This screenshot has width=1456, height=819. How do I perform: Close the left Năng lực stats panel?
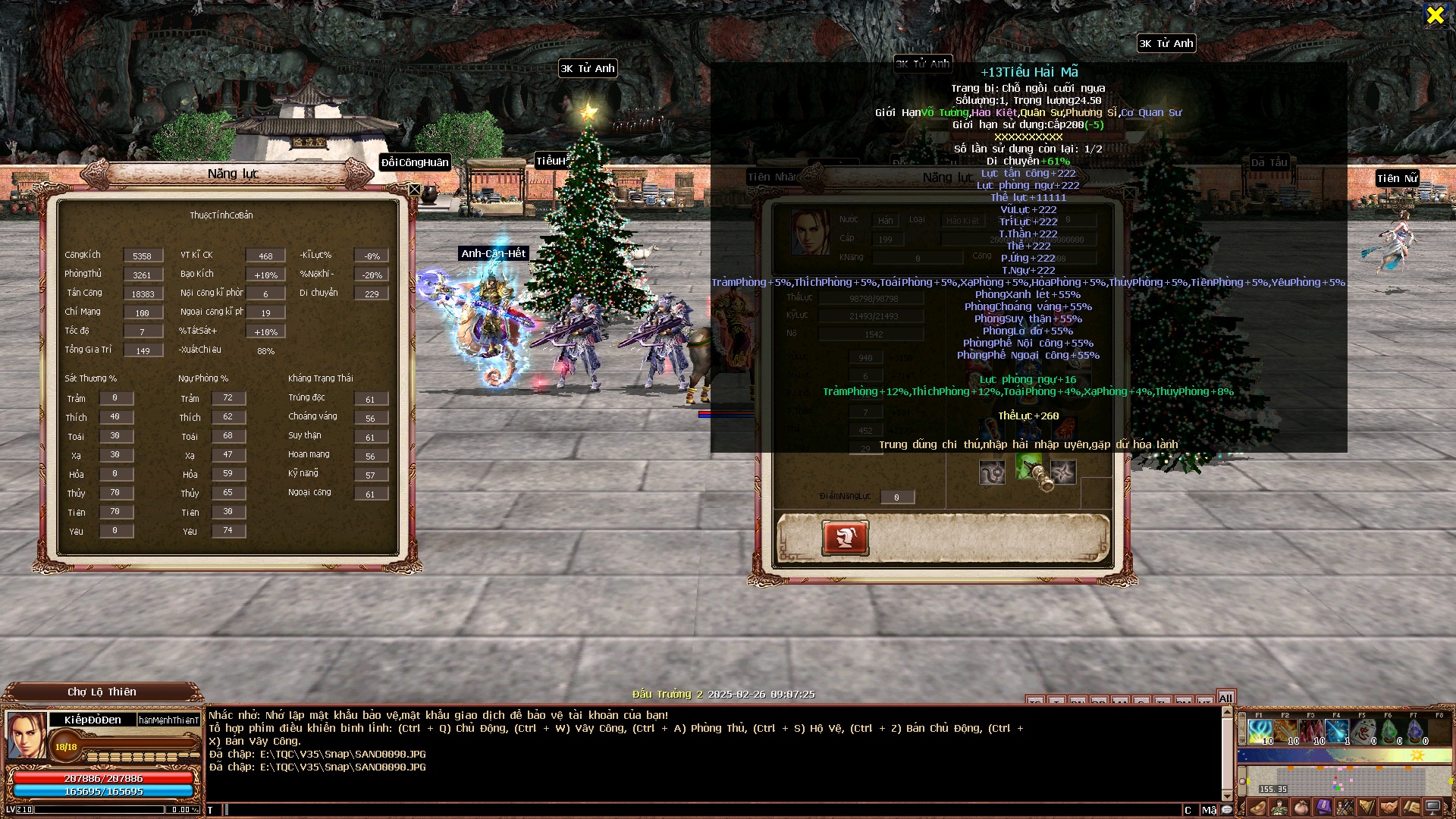pyautogui.click(x=415, y=190)
